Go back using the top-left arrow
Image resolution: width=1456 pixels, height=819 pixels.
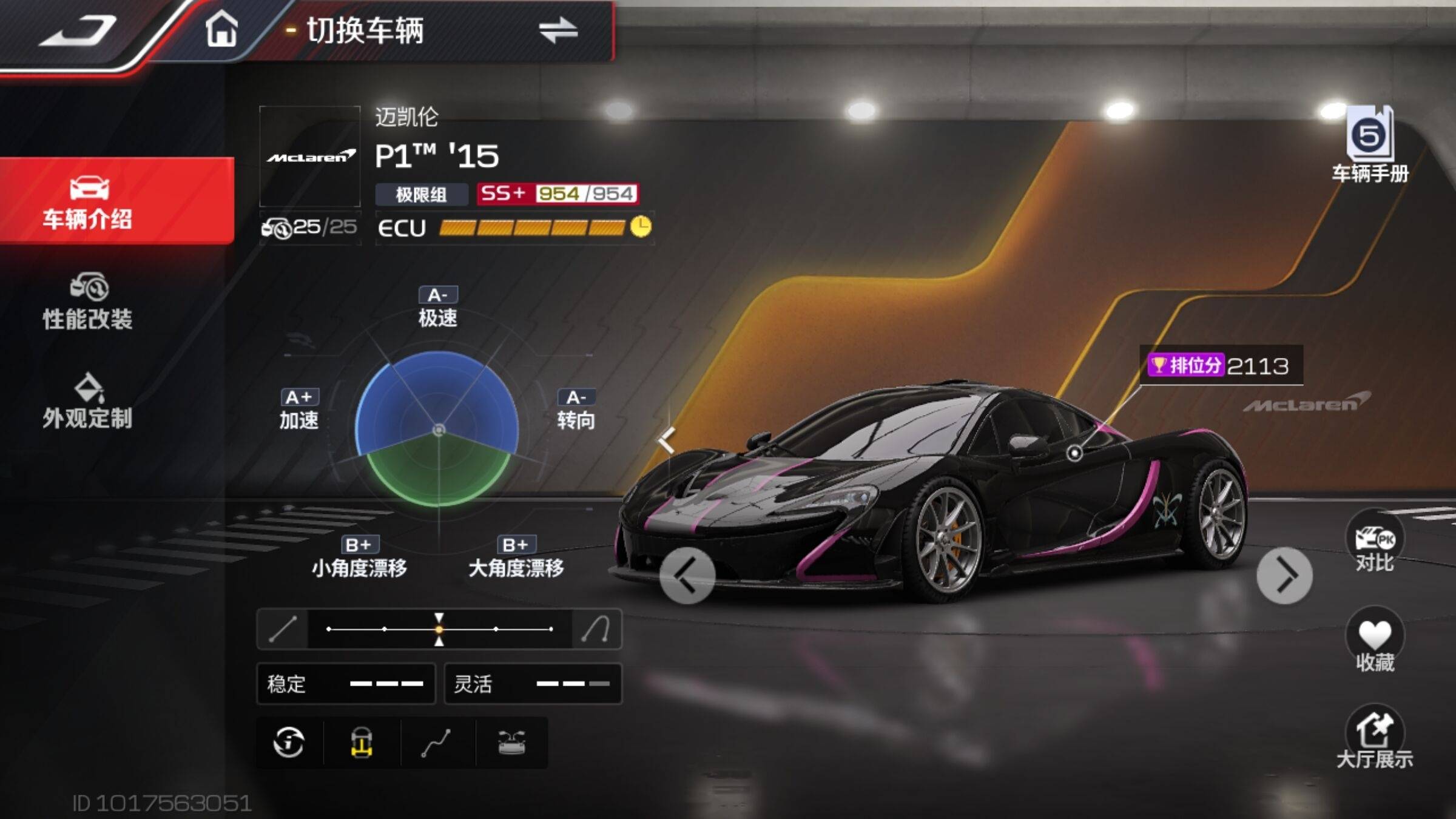78,30
